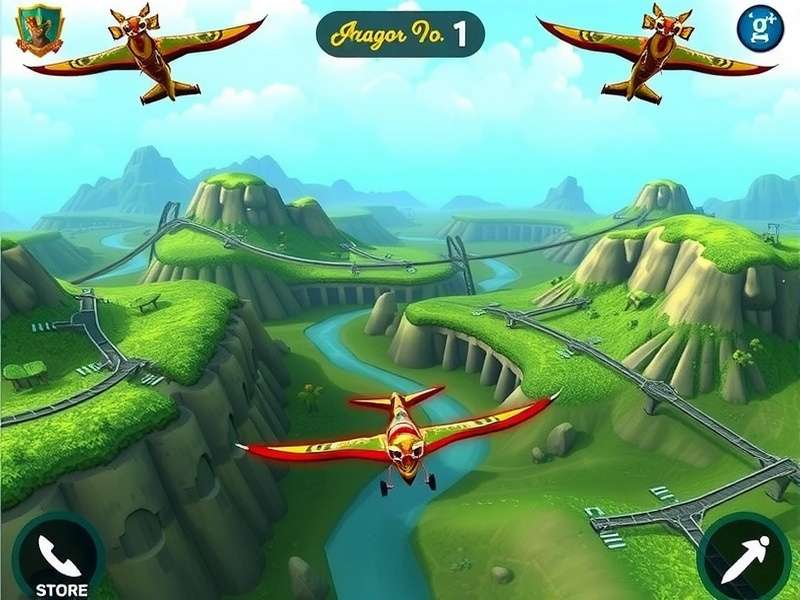Click the green shield crest badge

point(40,29)
